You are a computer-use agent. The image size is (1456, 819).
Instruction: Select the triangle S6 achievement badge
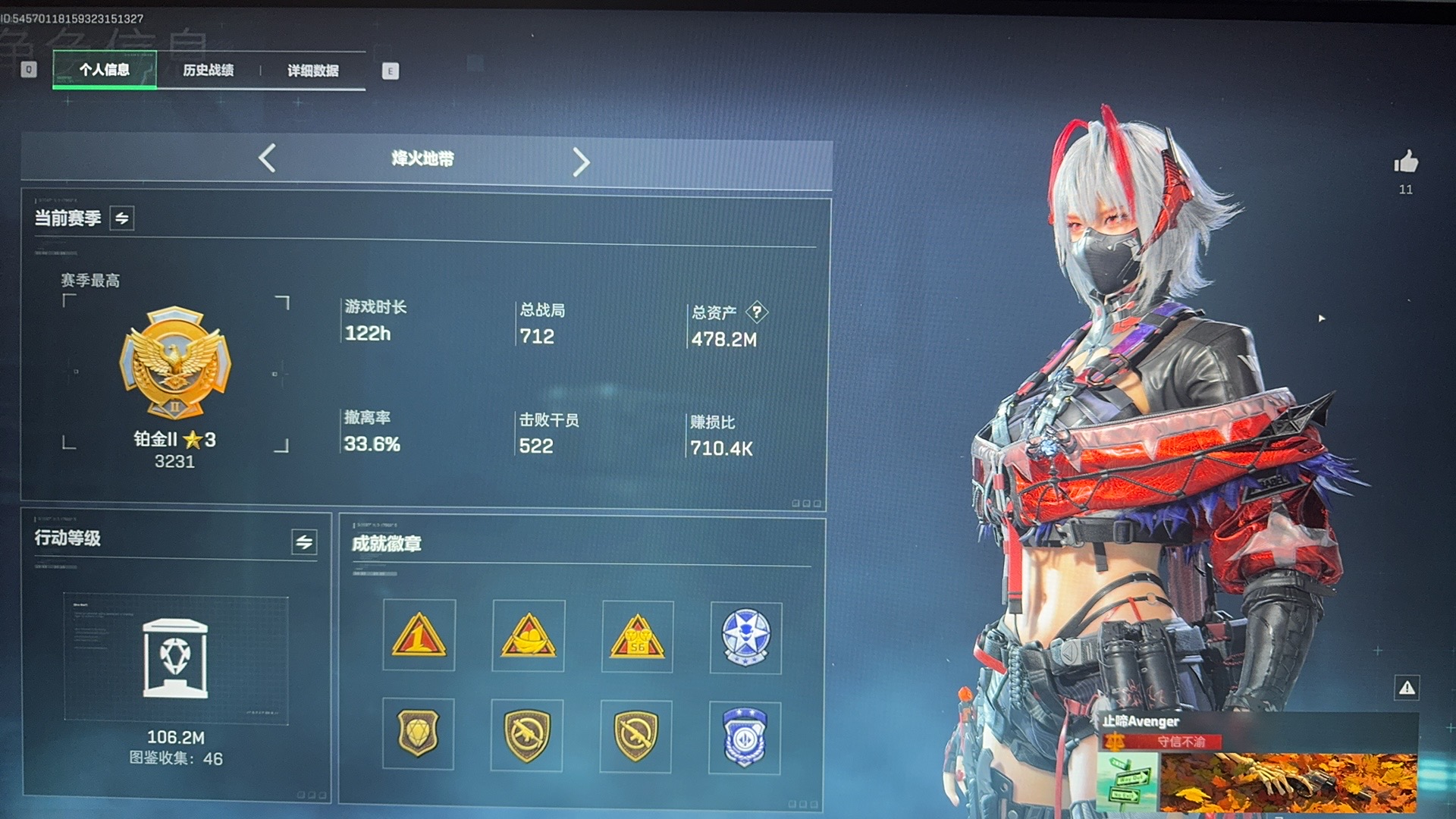(637, 636)
